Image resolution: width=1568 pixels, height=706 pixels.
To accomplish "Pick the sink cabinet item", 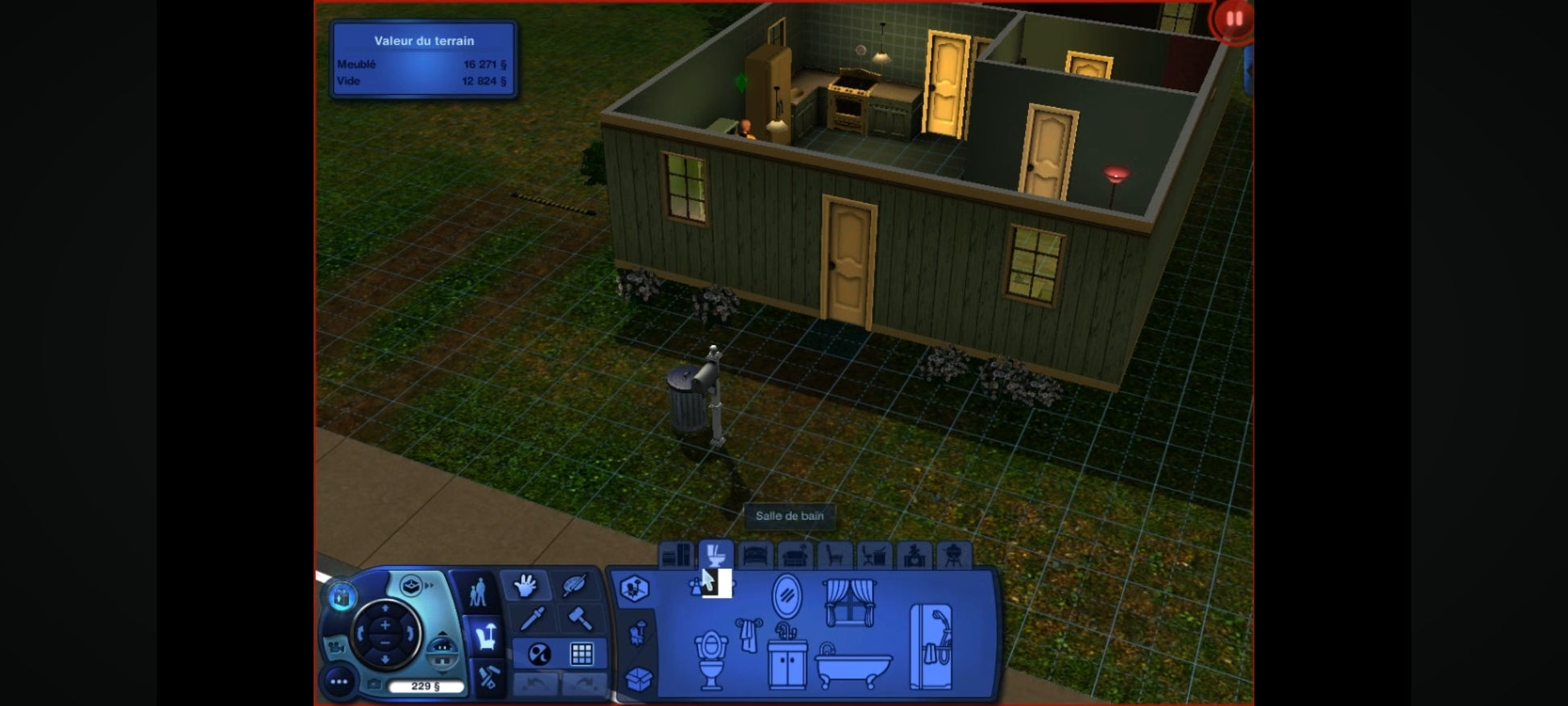I will (x=786, y=657).
